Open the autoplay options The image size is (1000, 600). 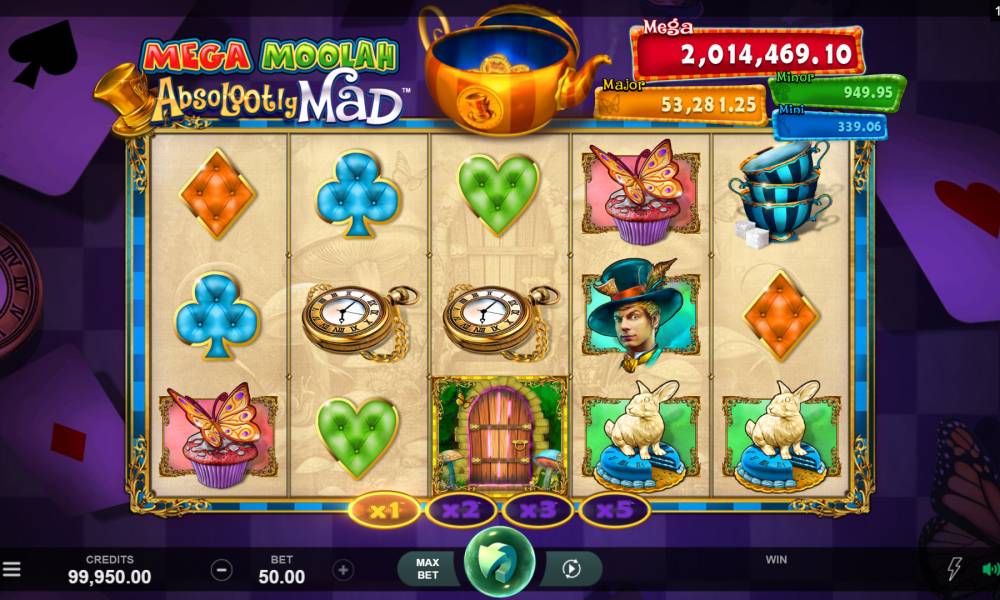571,569
